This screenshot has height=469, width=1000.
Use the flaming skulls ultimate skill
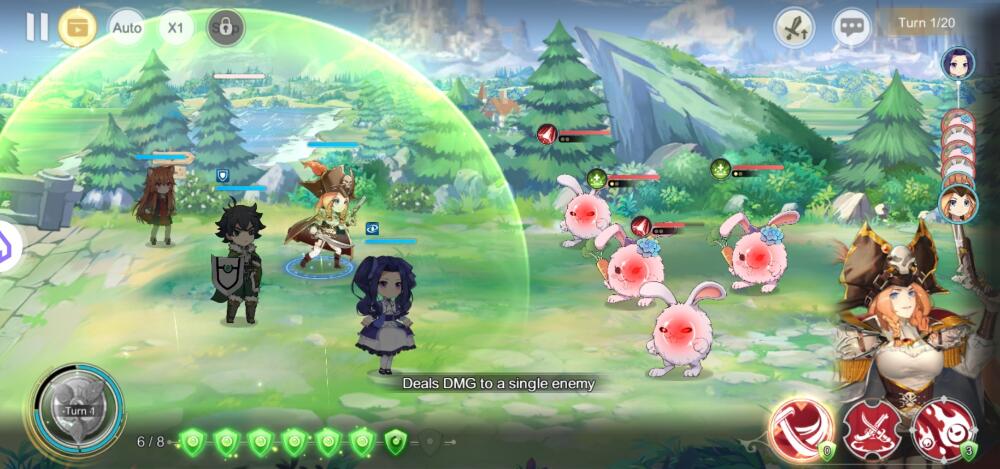[942, 430]
